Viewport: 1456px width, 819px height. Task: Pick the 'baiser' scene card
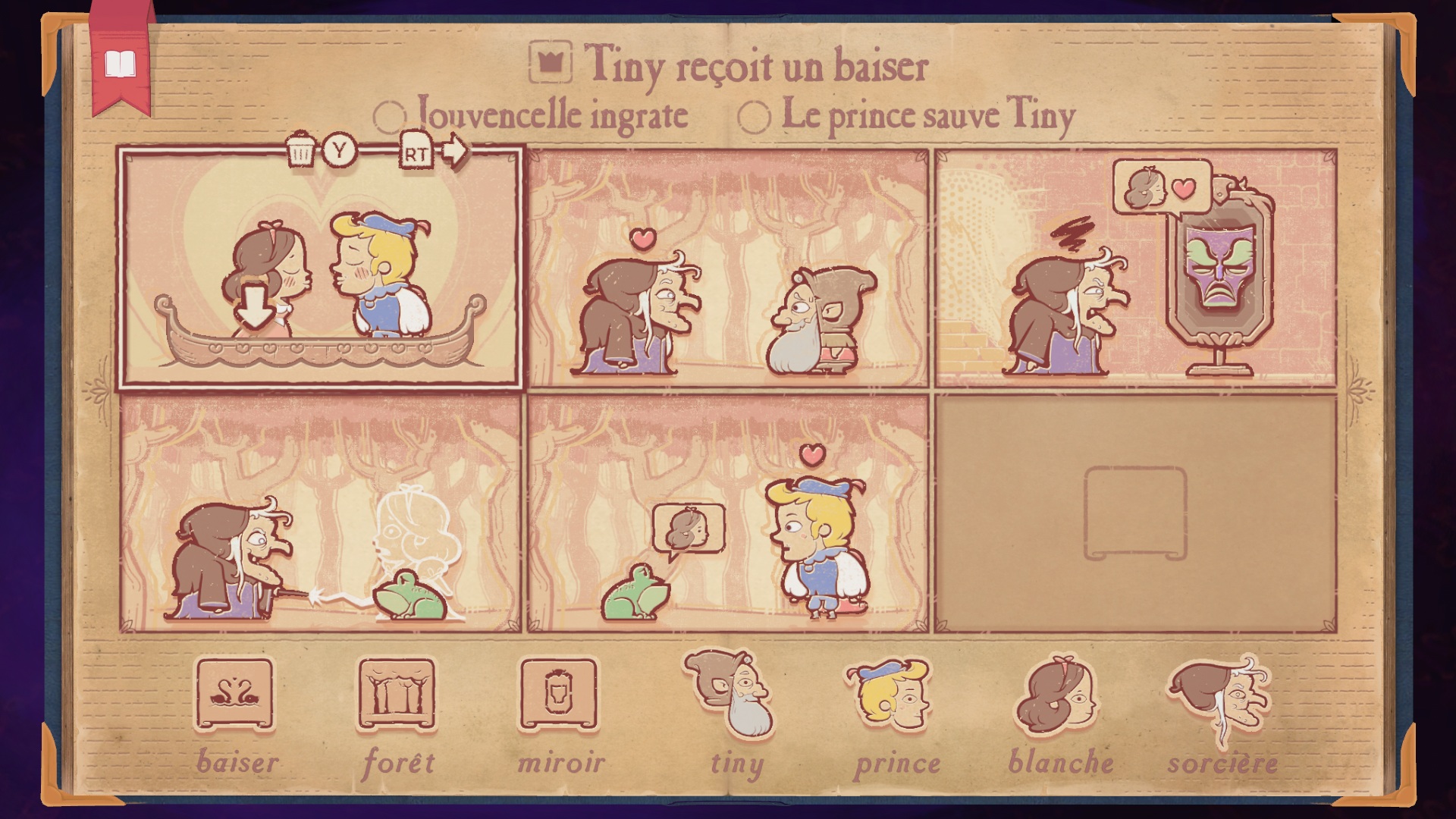[x=234, y=694]
